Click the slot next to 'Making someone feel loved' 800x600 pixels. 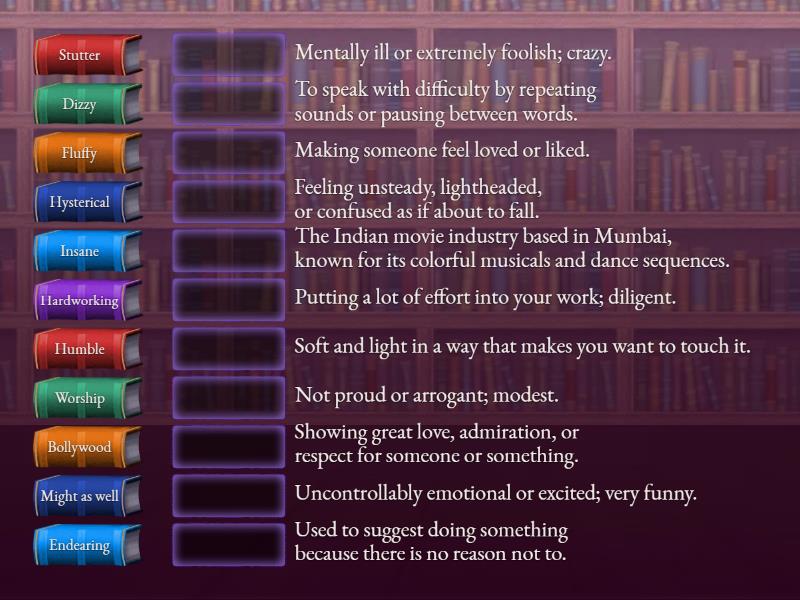click(x=229, y=152)
